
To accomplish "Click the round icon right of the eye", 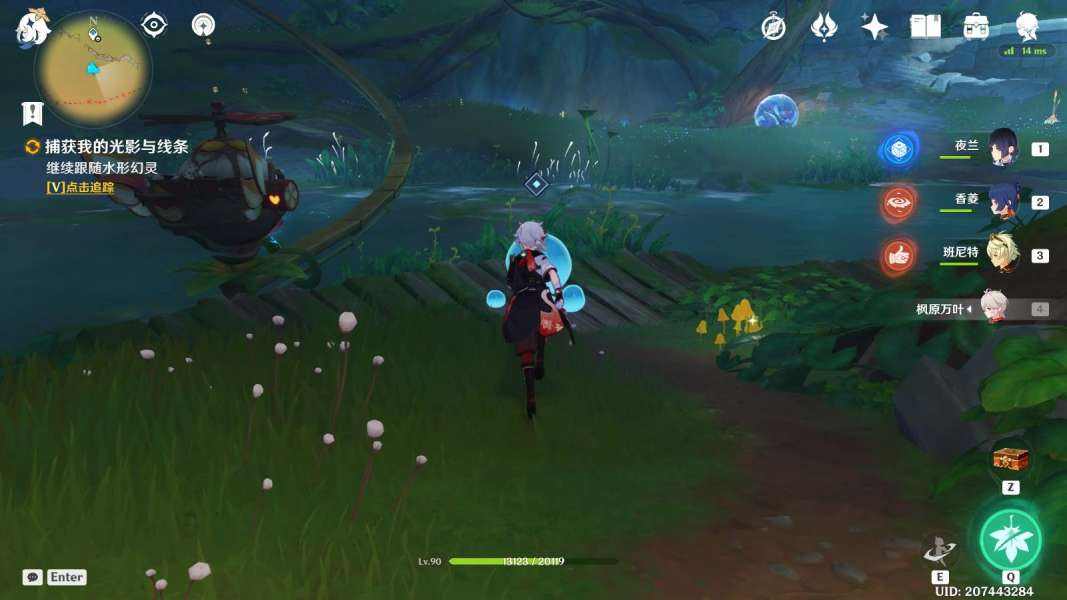I will coord(204,25).
